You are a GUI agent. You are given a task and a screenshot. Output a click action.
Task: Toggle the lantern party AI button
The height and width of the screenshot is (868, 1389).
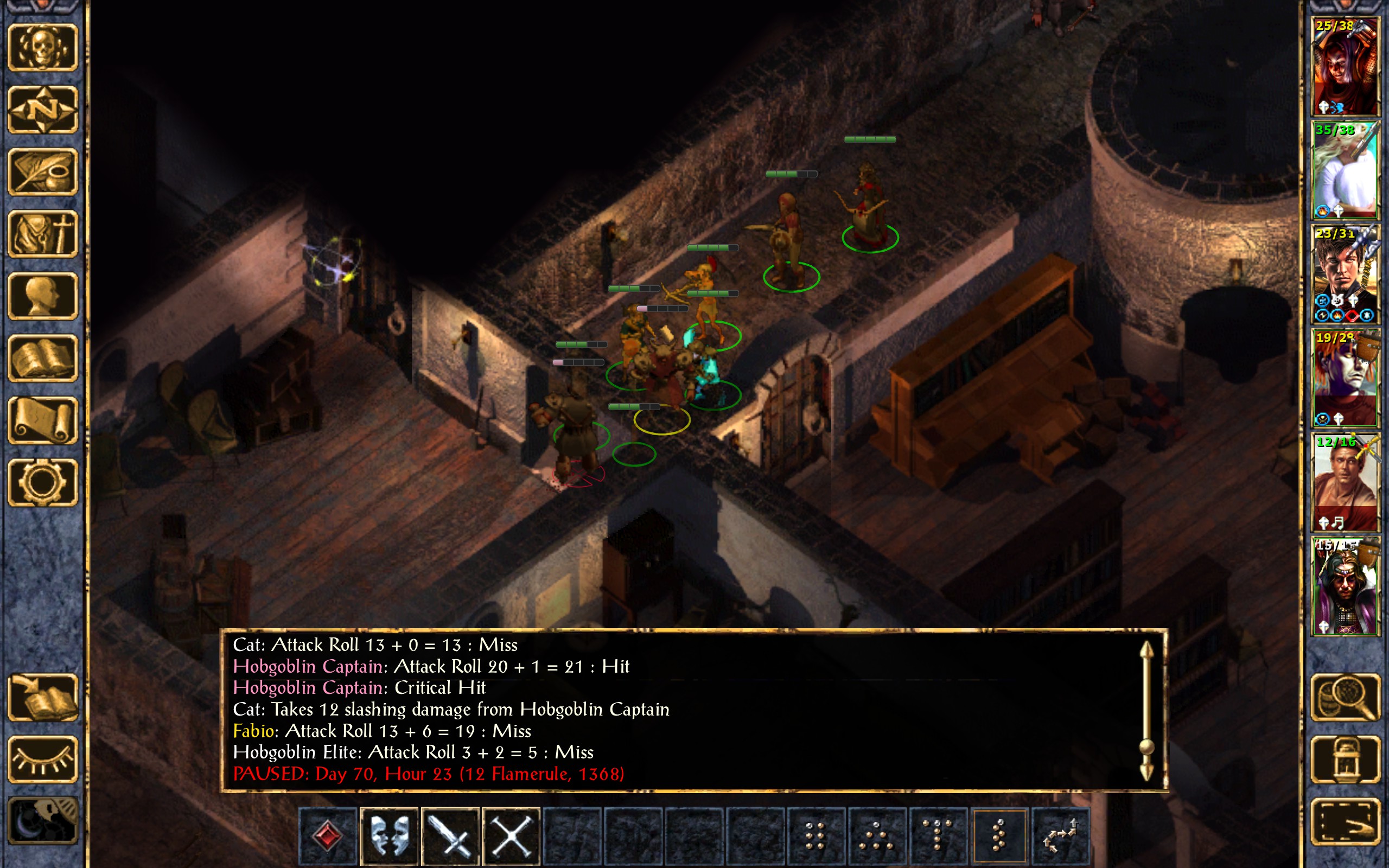click(1345, 759)
